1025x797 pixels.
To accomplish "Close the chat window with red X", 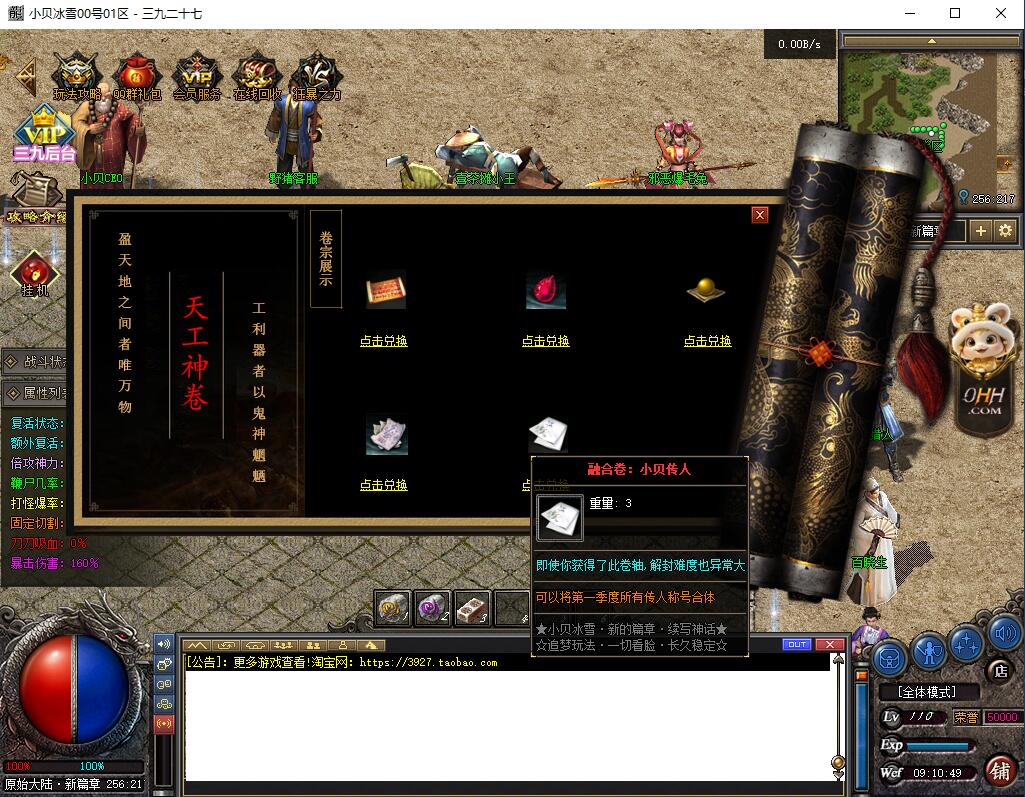I will [x=829, y=645].
